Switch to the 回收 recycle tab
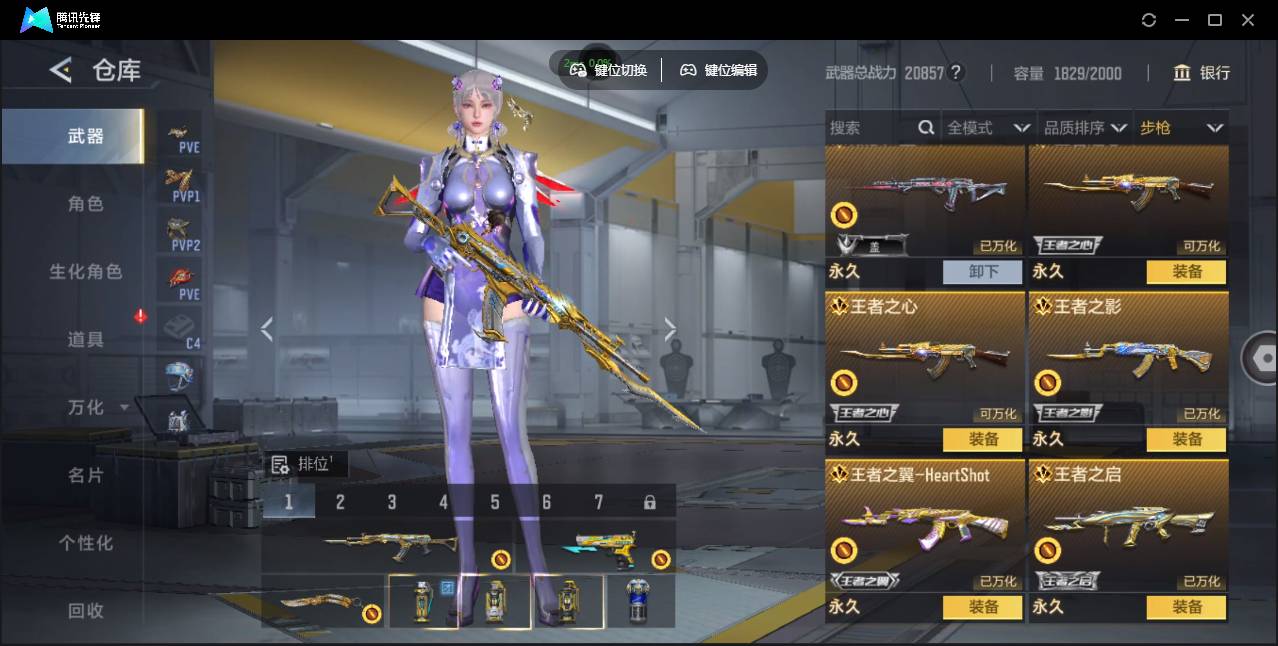Viewport: 1278px width, 646px height. click(85, 610)
